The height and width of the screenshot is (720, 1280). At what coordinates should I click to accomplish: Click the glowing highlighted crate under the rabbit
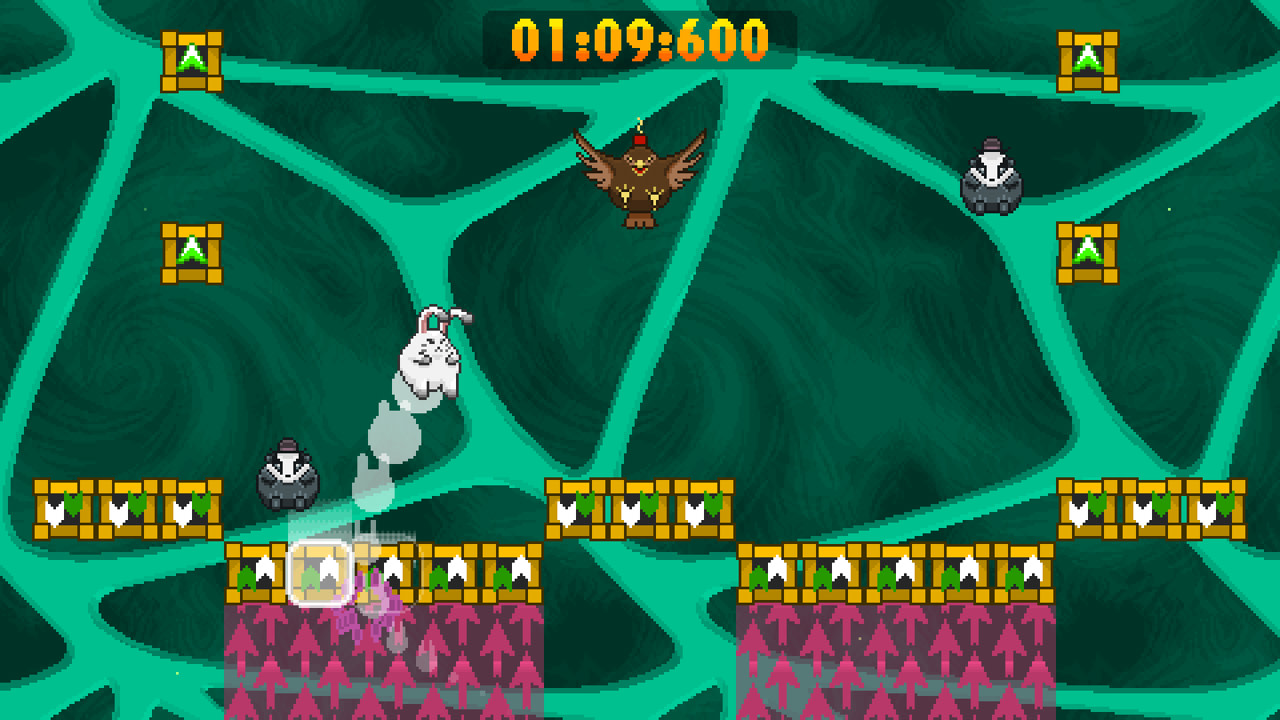click(320, 572)
